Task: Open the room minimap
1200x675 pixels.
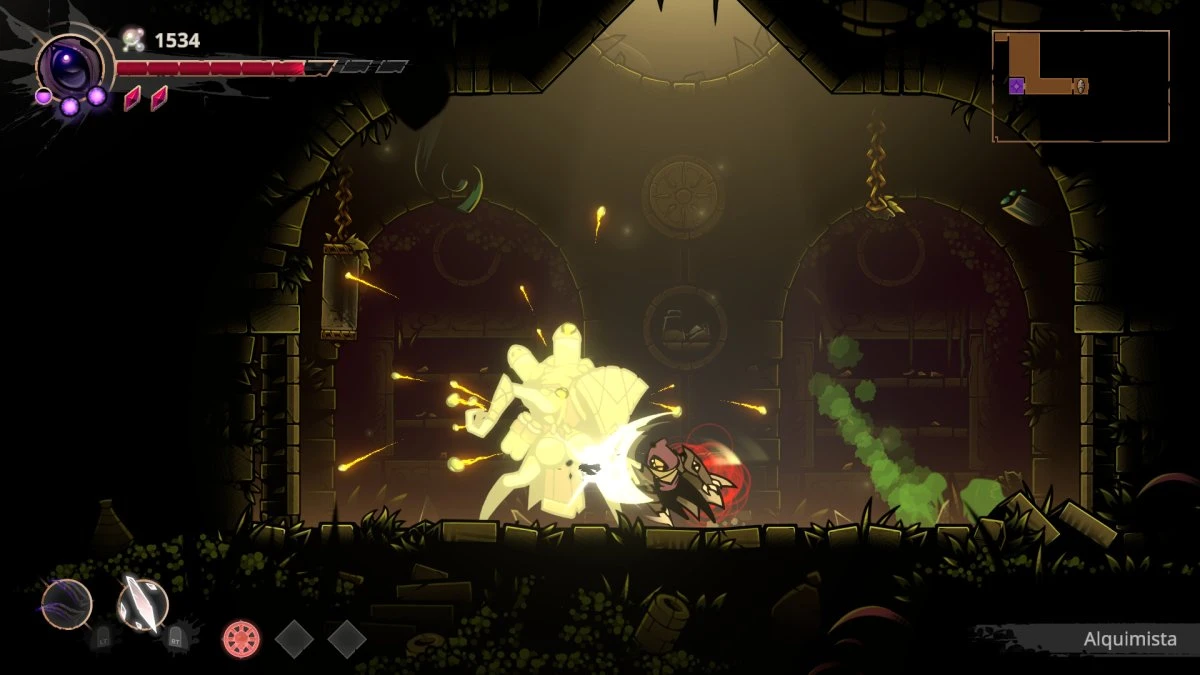Action: pyautogui.click(x=1080, y=86)
